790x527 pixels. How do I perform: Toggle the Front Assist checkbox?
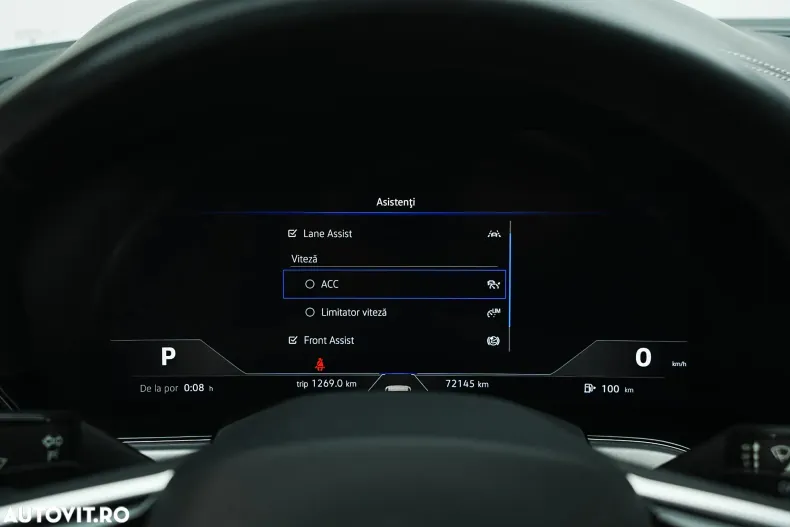[x=292, y=340]
